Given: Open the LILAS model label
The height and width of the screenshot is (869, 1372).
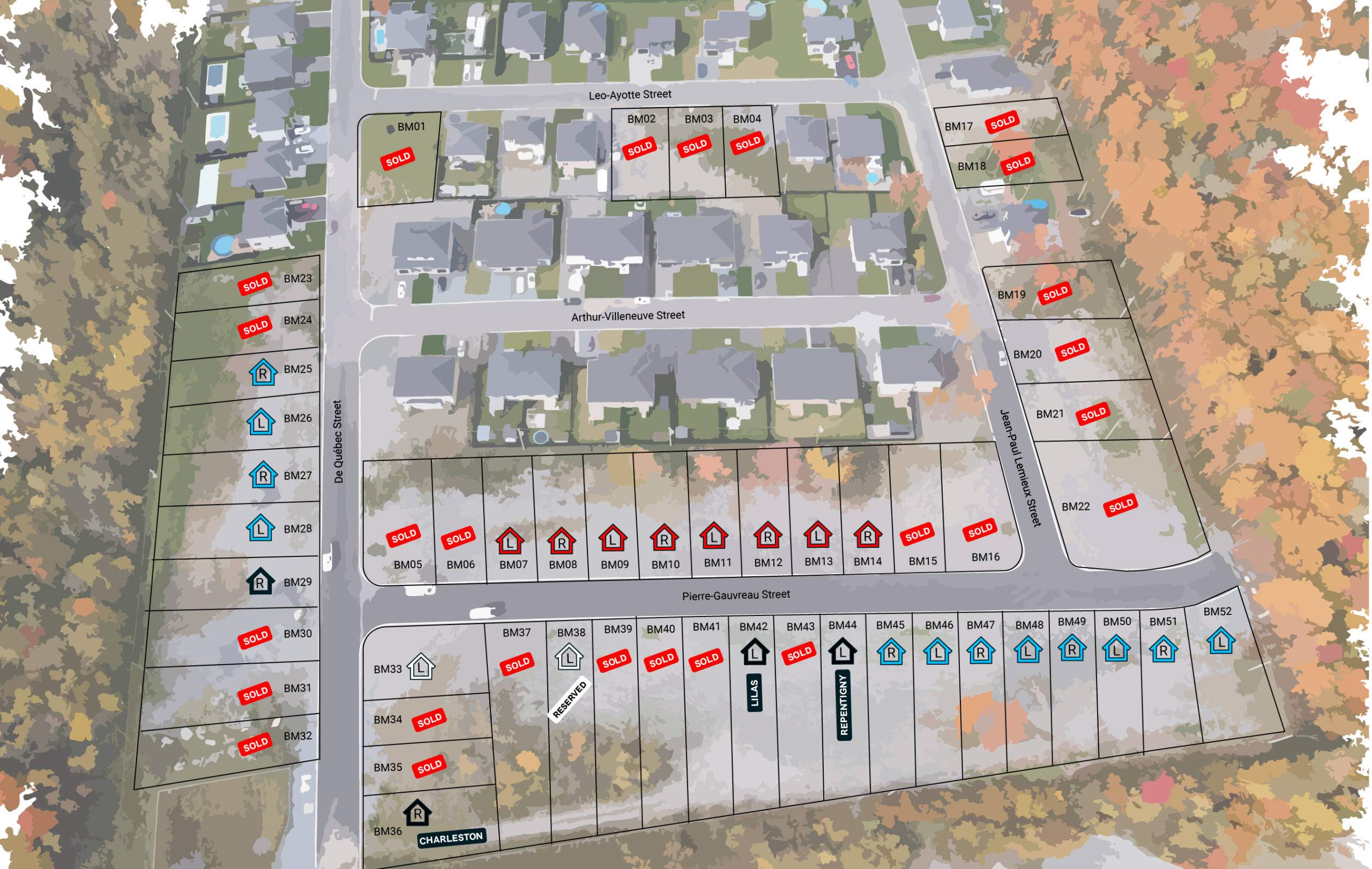Looking at the screenshot, I should click(755, 693).
